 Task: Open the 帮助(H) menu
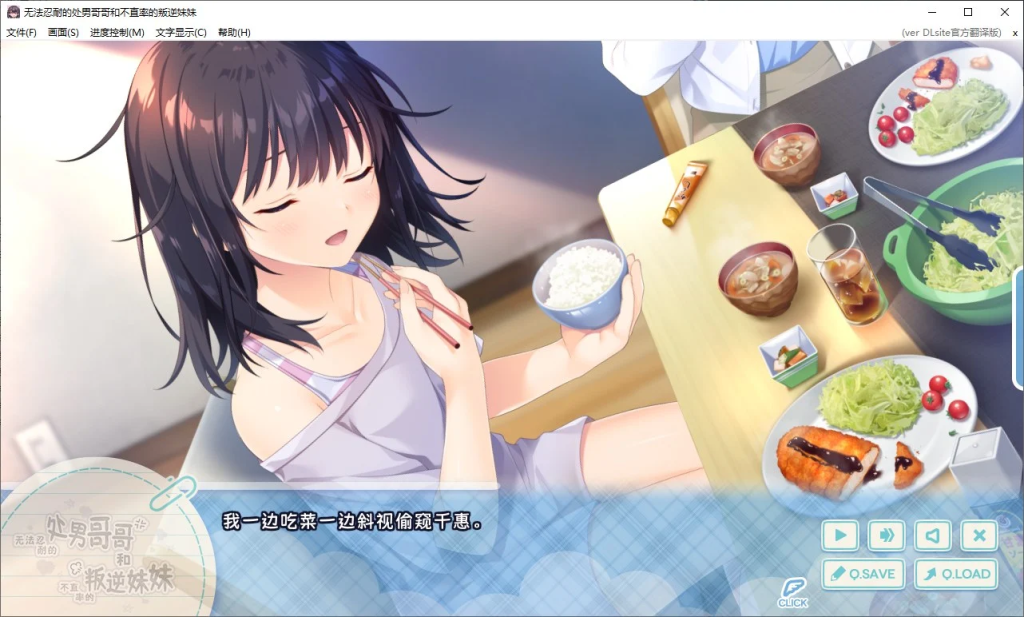tap(234, 32)
